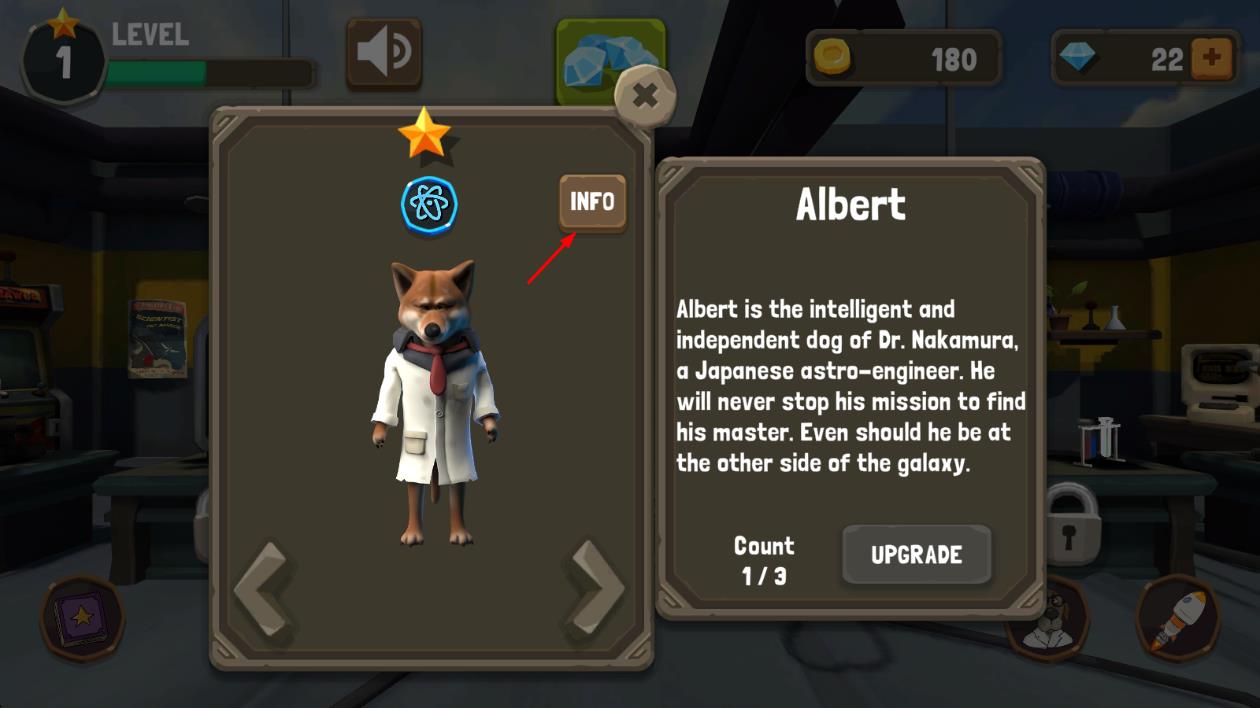The image size is (1260, 708).
Task: Launch the rocket icon button
Action: coord(1177,617)
